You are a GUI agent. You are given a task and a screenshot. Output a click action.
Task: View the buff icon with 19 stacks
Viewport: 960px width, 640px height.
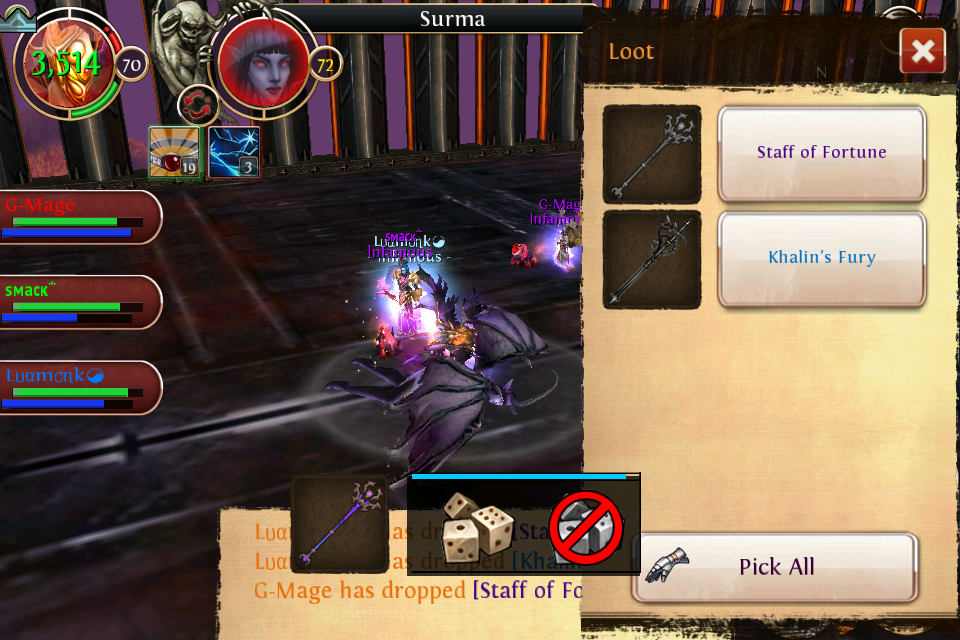coord(174,152)
